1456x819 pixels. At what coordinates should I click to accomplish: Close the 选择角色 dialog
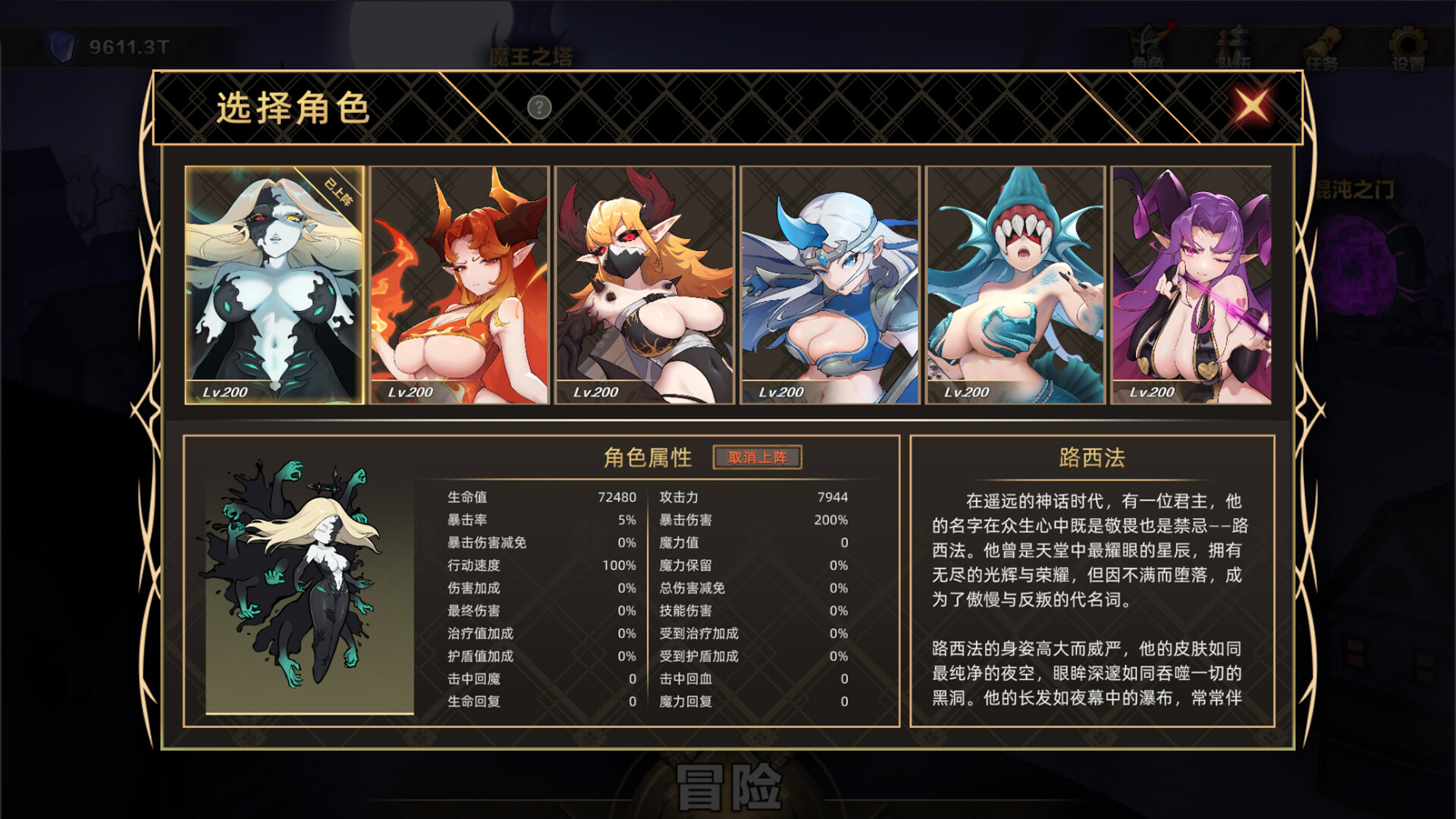tap(1252, 106)
